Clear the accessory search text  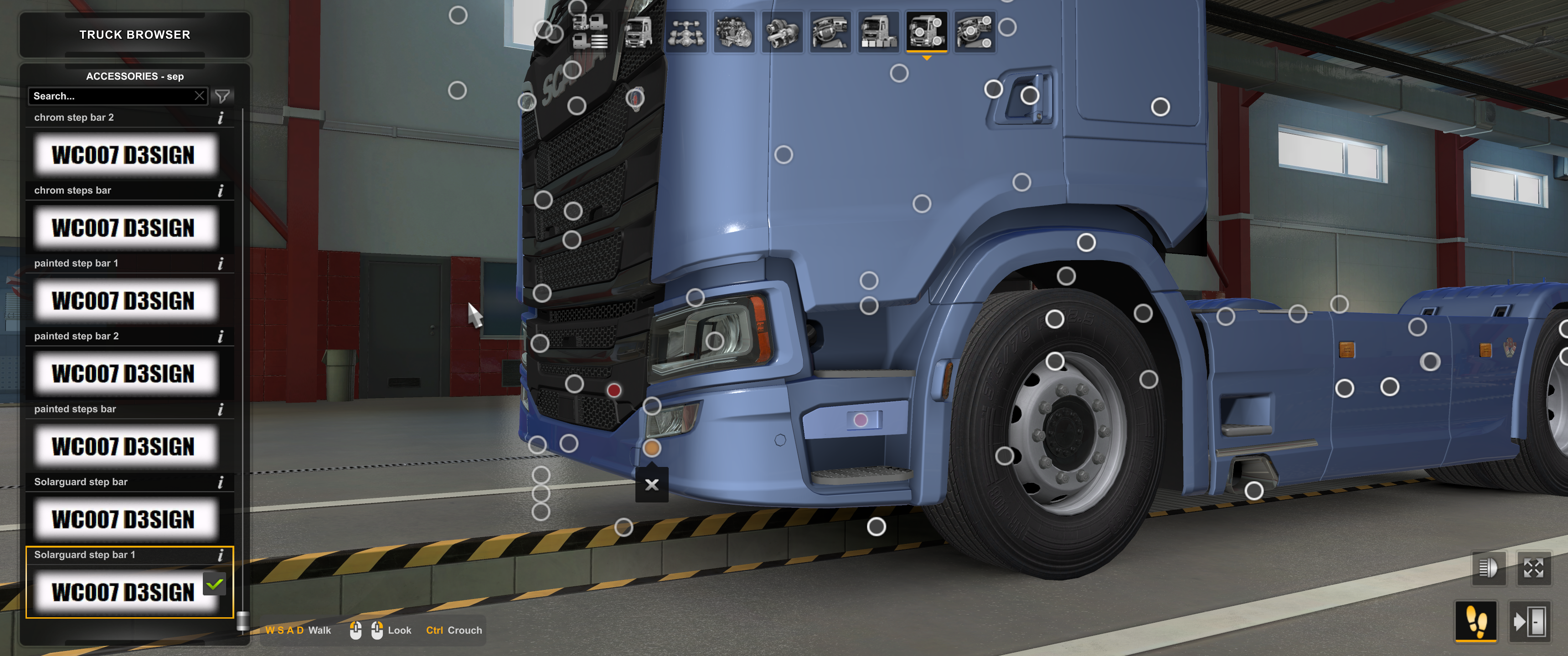199,96
